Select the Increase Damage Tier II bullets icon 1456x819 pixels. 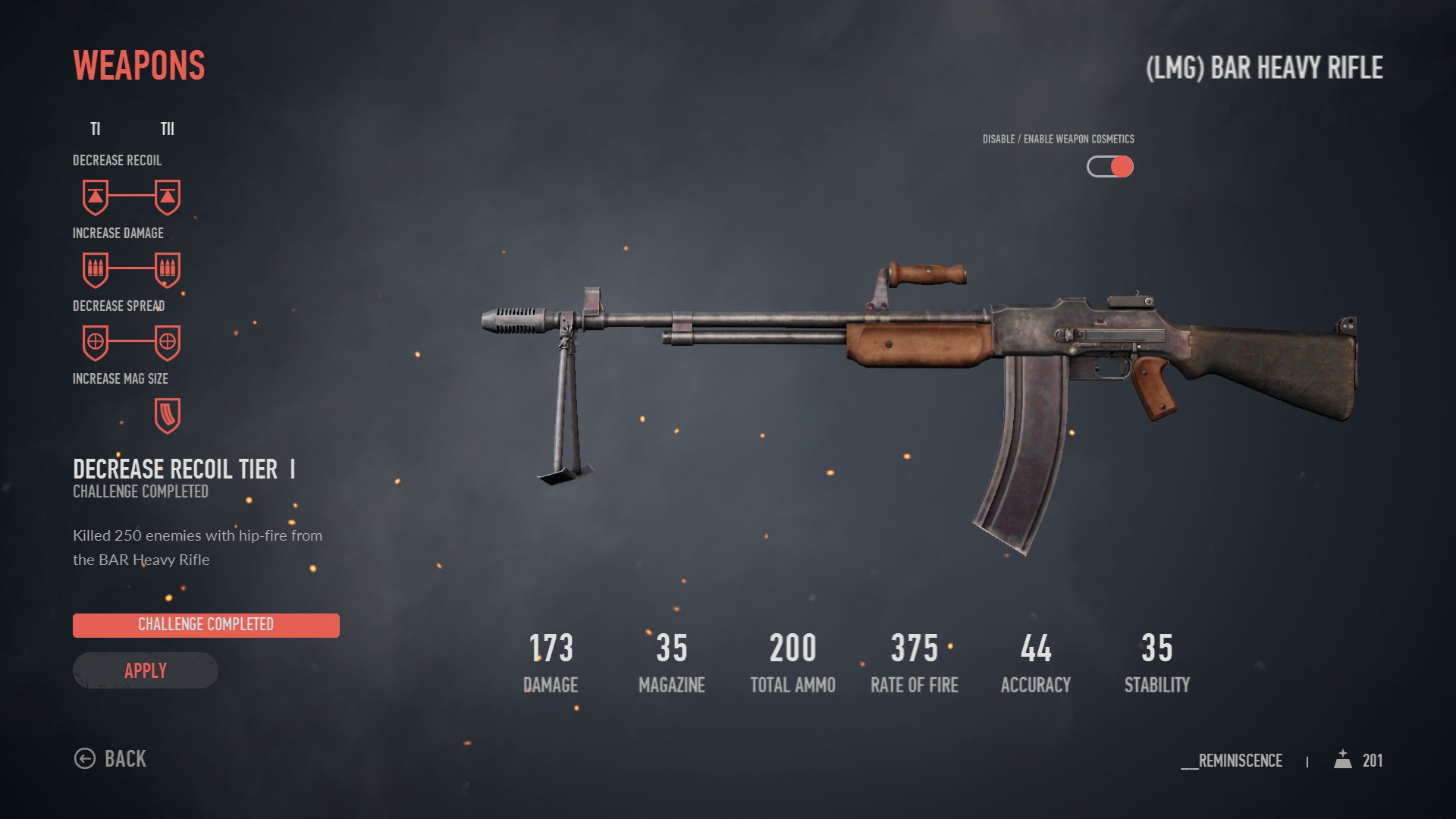pyautogui.click(x=167, y=269)
